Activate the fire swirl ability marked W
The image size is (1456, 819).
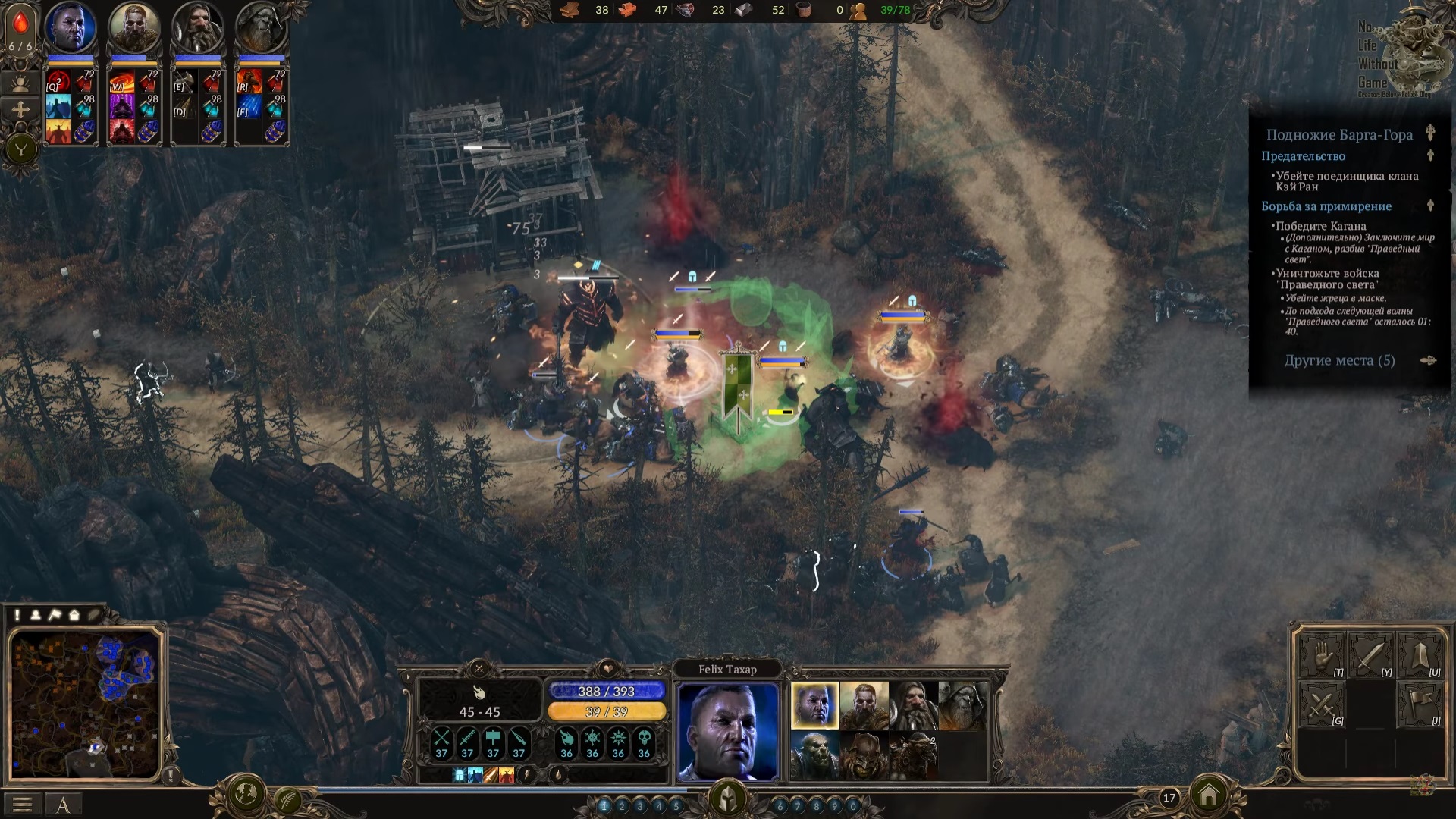tap(121, 82)
